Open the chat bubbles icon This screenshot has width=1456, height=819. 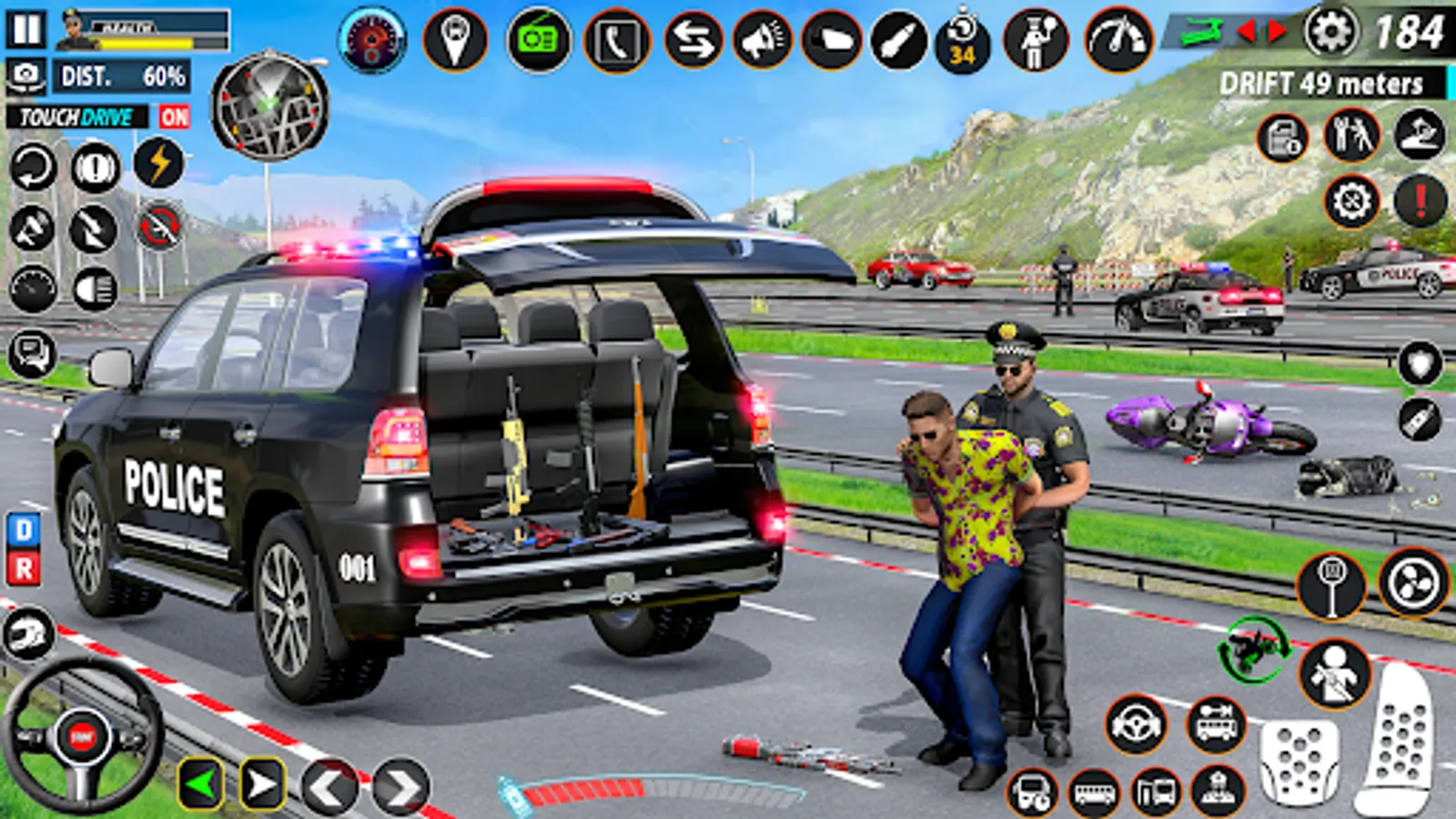point(32,353)
